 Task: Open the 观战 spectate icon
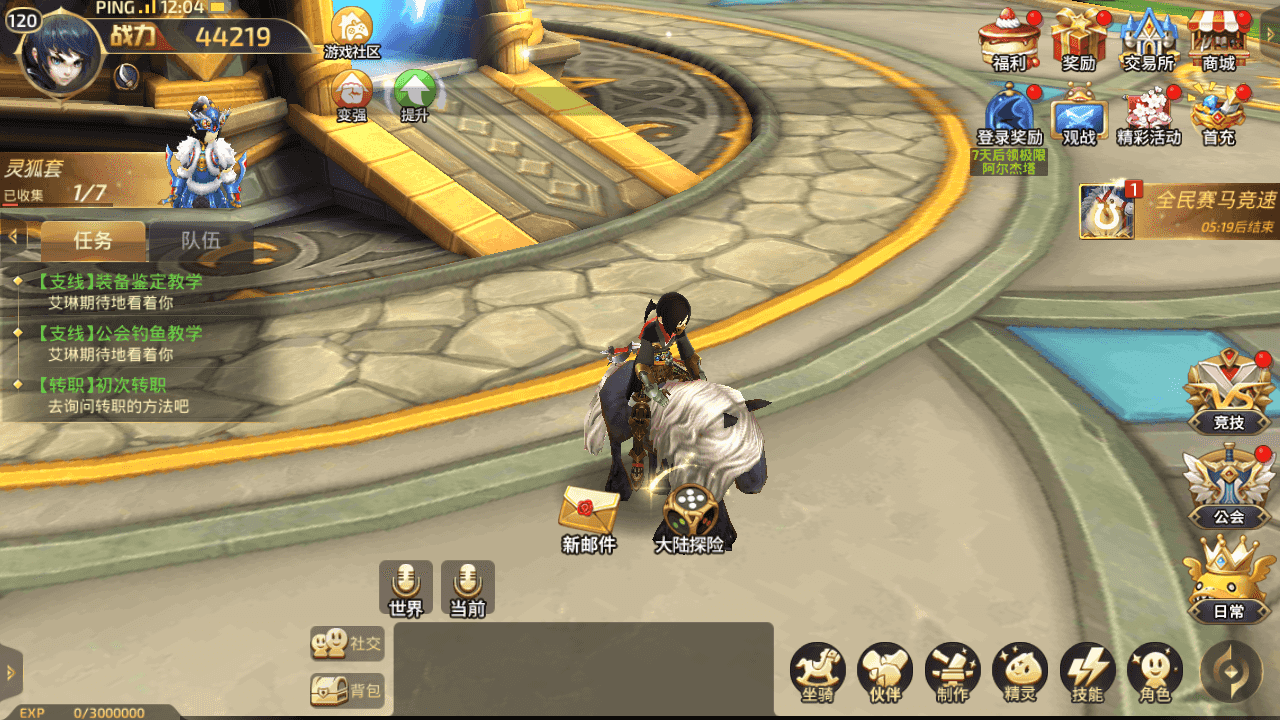(x=1079, y=114)
